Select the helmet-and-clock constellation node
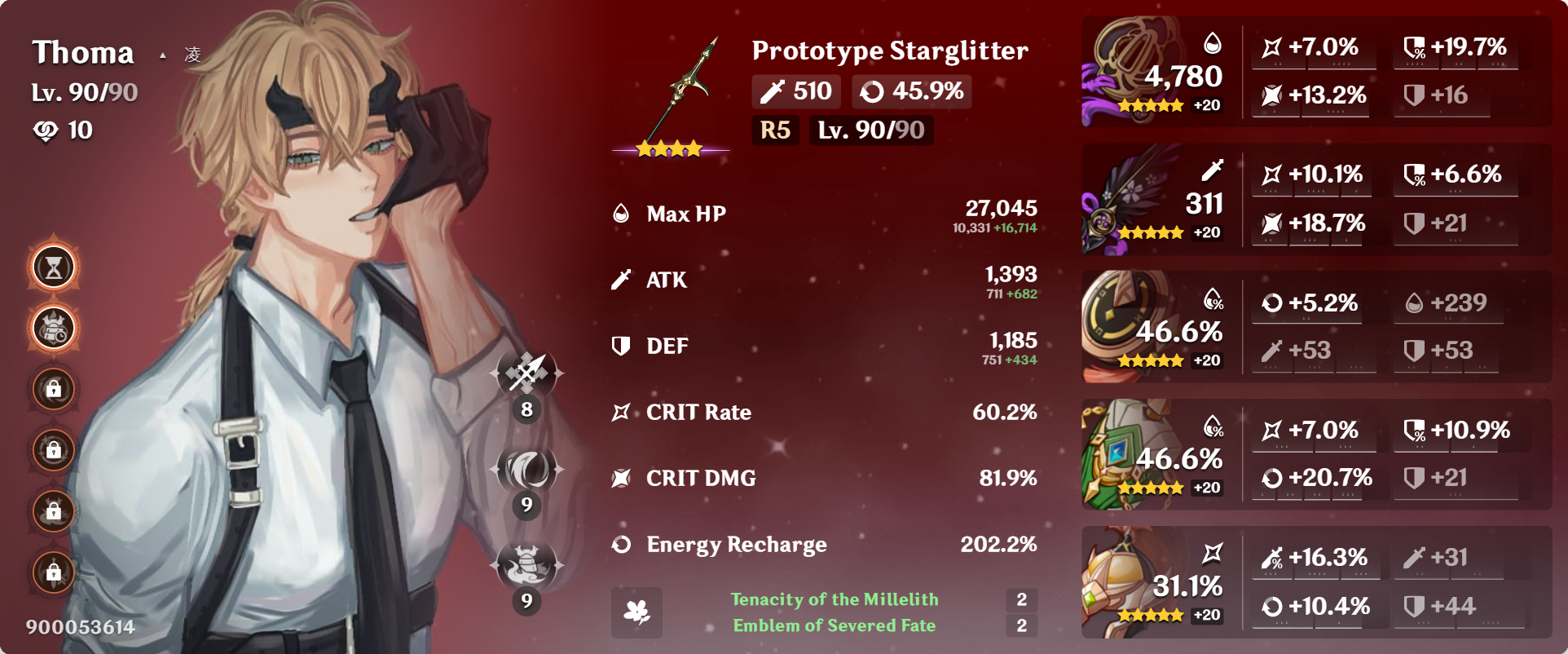 54,329
